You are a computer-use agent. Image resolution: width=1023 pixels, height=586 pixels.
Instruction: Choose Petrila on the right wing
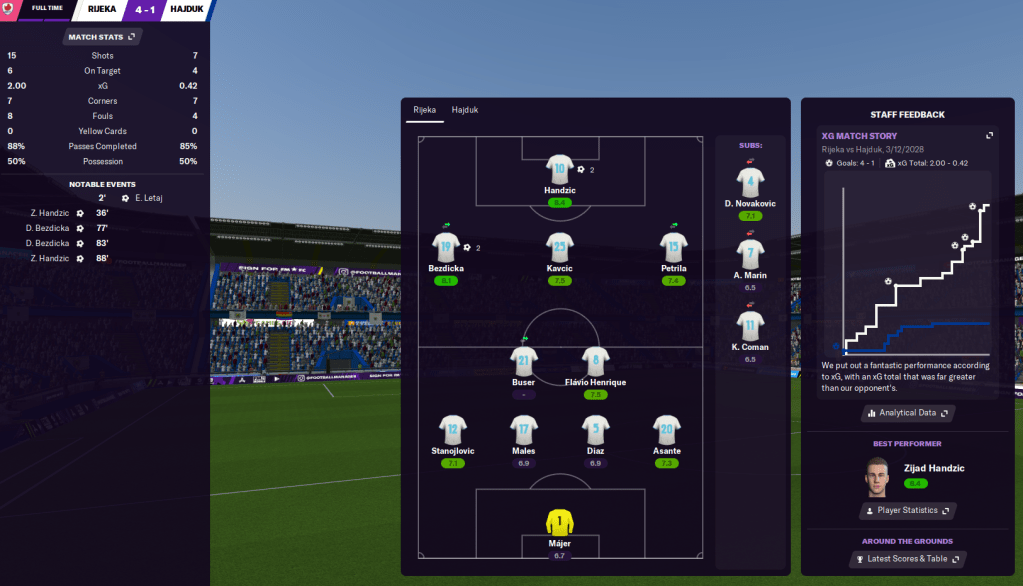pos(673,248)
